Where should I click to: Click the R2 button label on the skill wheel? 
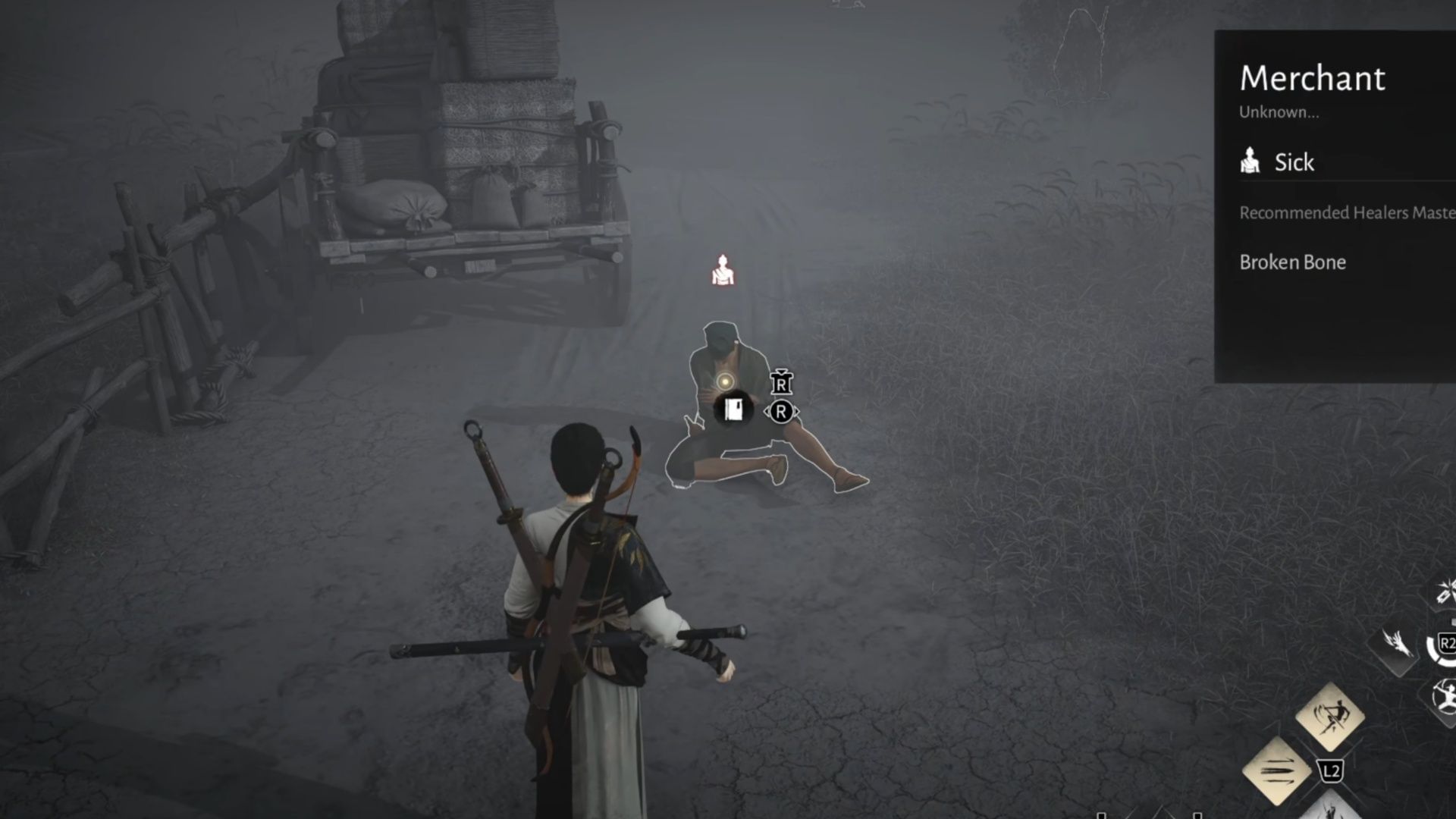[x=1446, y=644]
